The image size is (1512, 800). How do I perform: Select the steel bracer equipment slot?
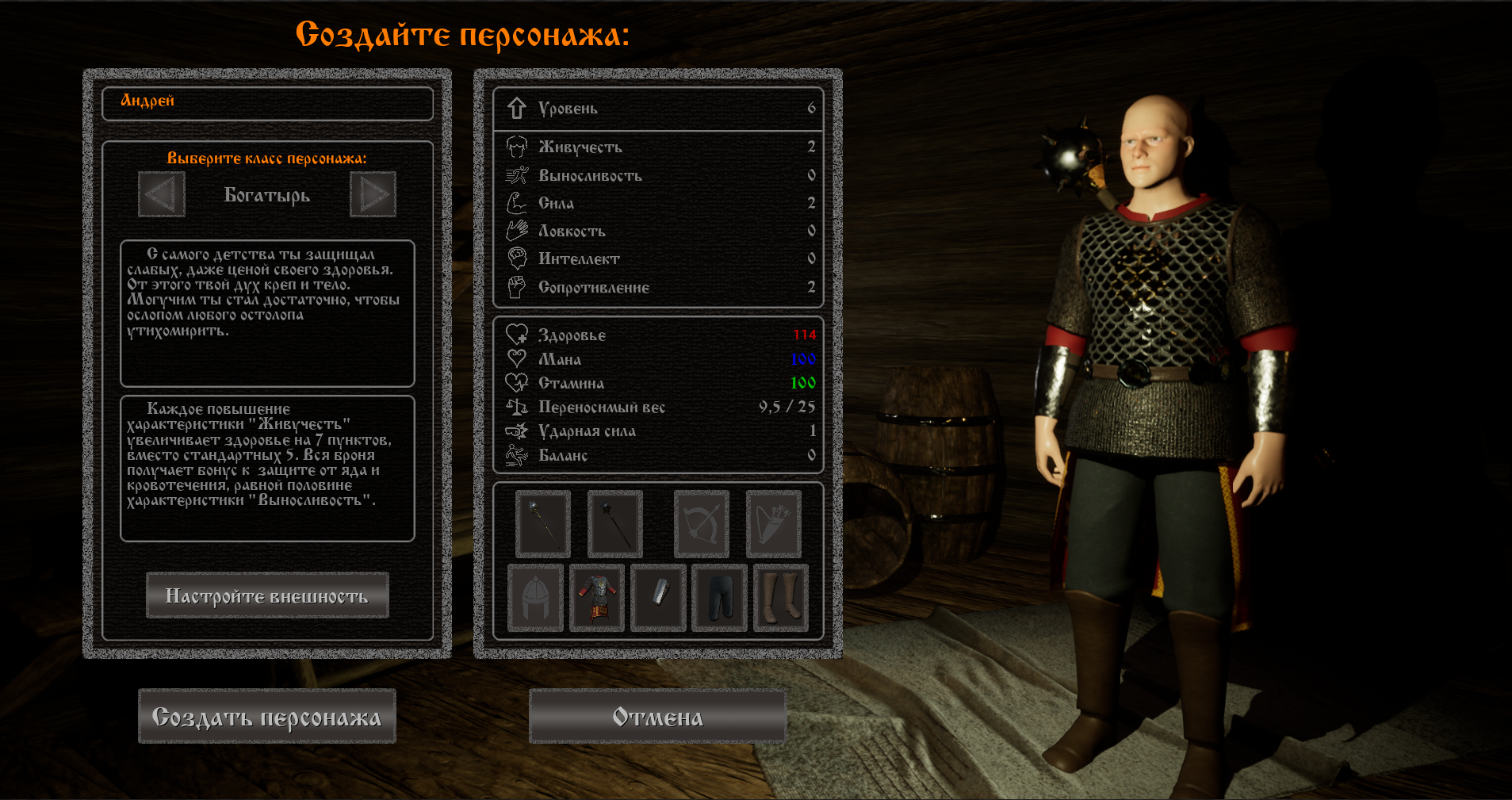pos(658,598)
